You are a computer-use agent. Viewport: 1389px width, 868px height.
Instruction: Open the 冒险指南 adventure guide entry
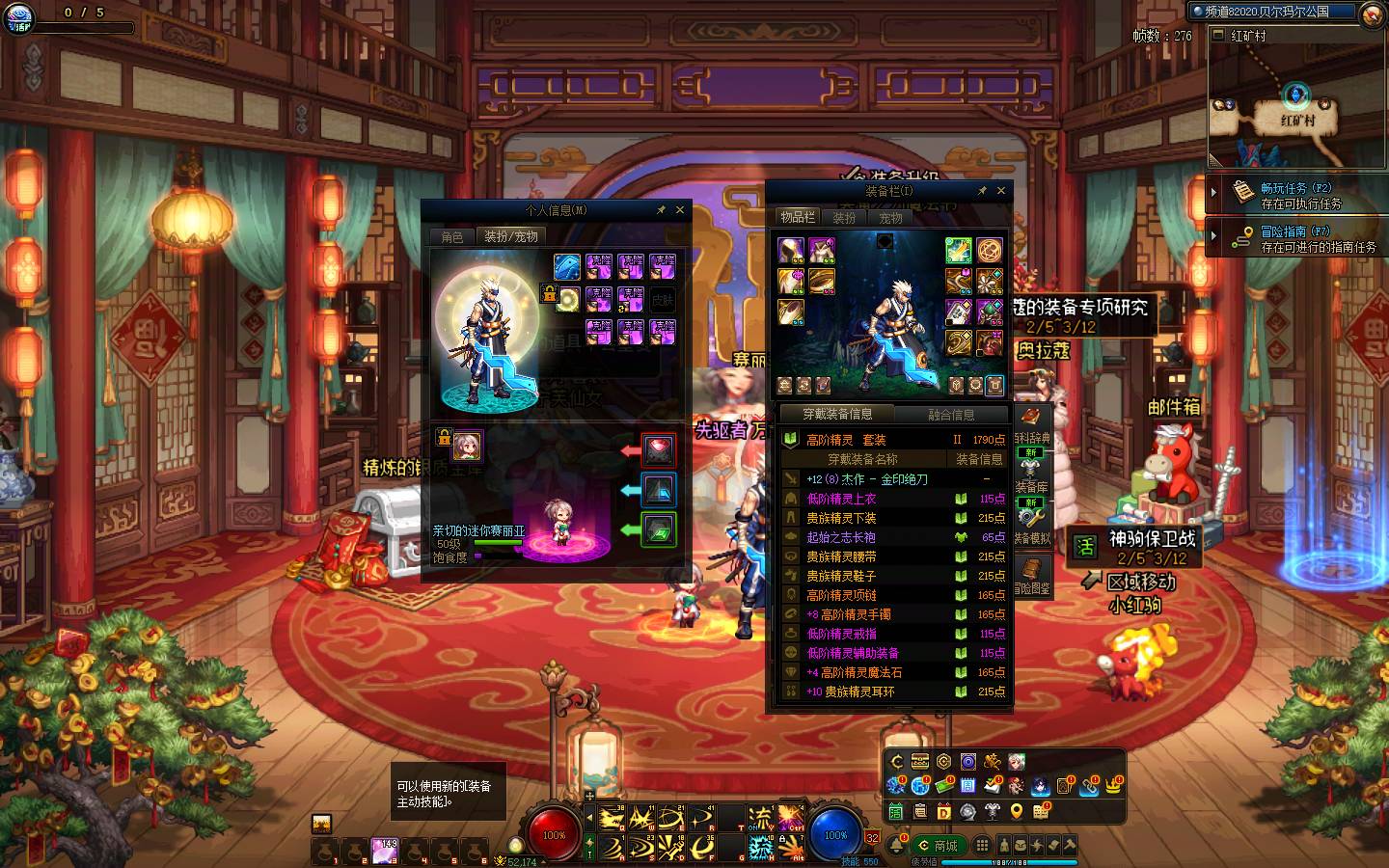coord(1295,238)
